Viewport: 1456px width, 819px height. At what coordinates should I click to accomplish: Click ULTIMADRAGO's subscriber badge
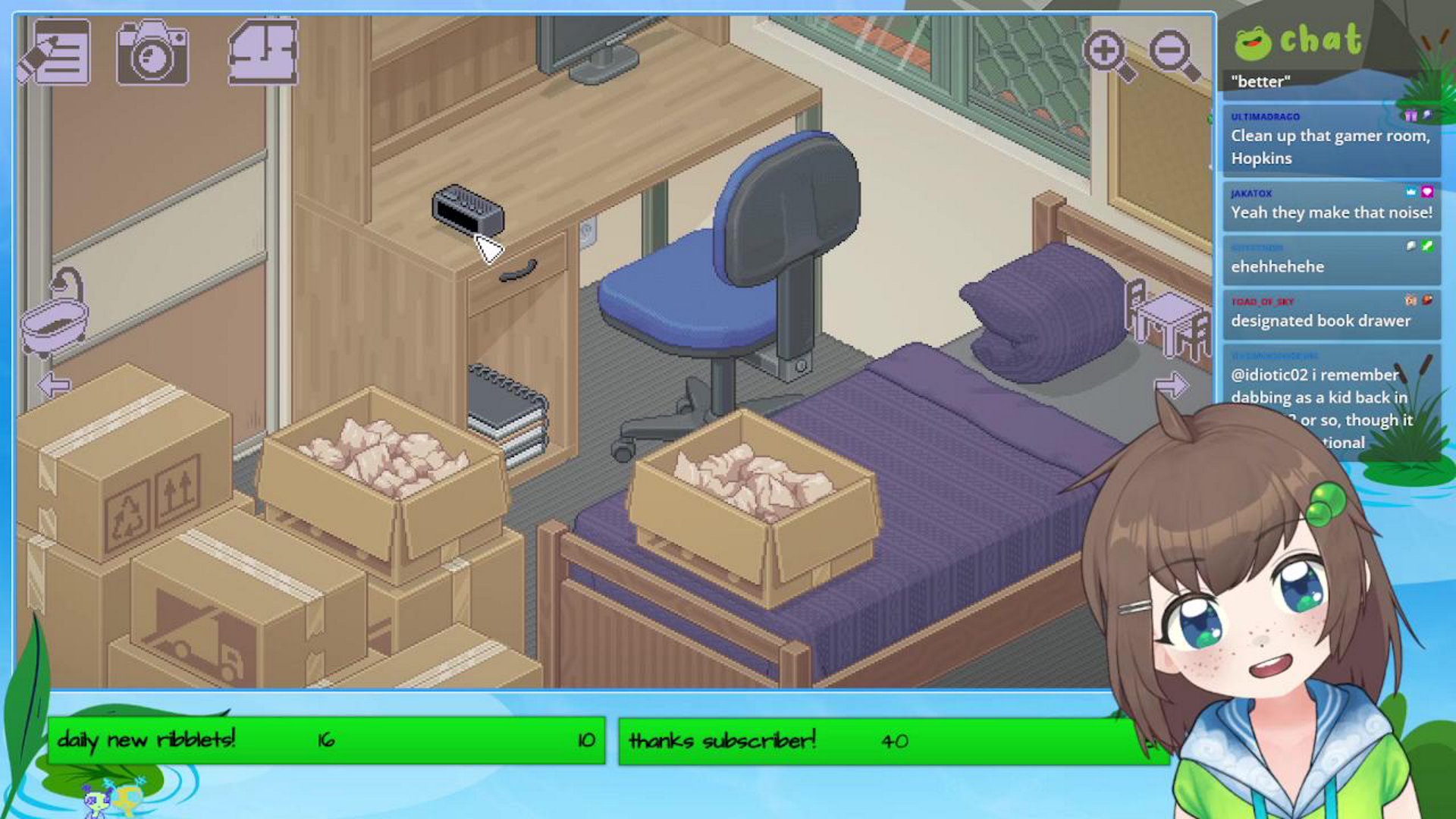tap(1410, 116)
